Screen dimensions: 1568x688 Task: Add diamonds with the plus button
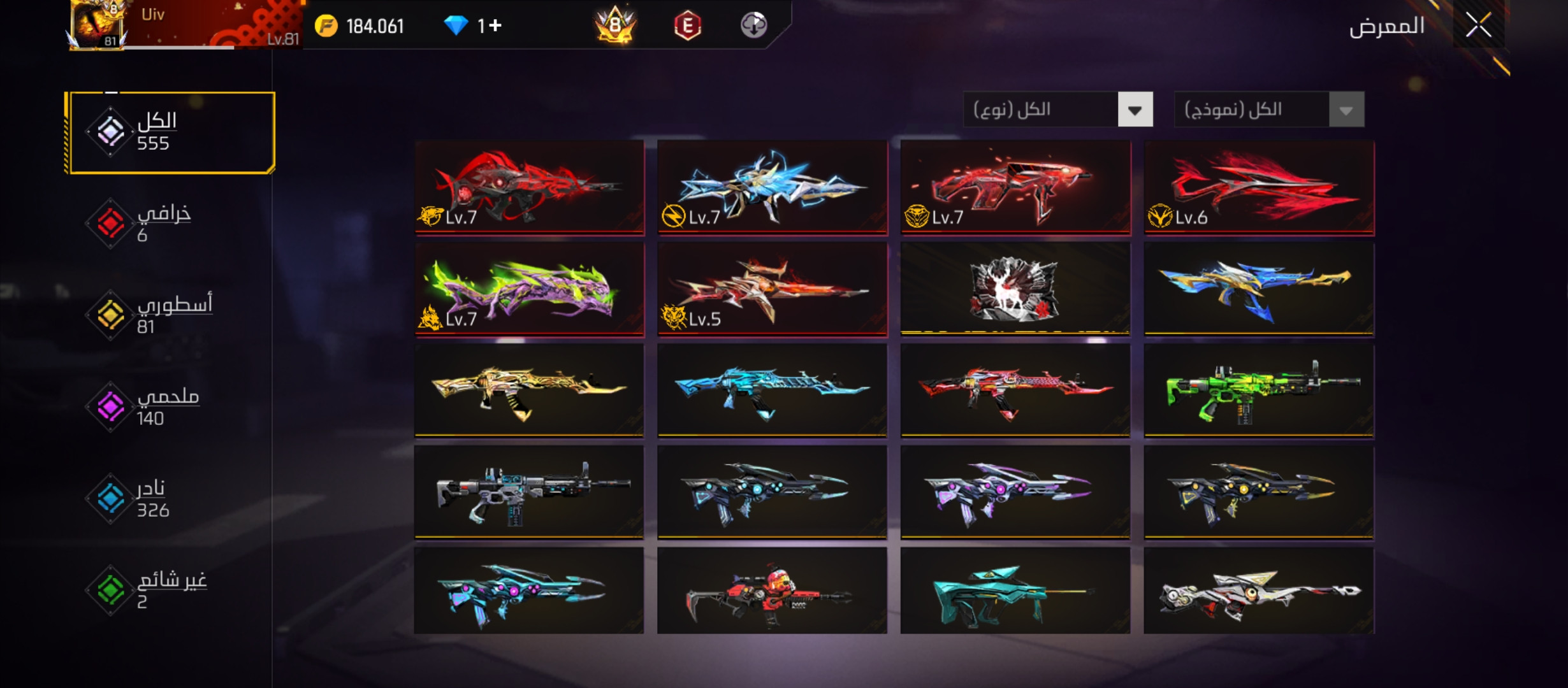coord(496,25)
